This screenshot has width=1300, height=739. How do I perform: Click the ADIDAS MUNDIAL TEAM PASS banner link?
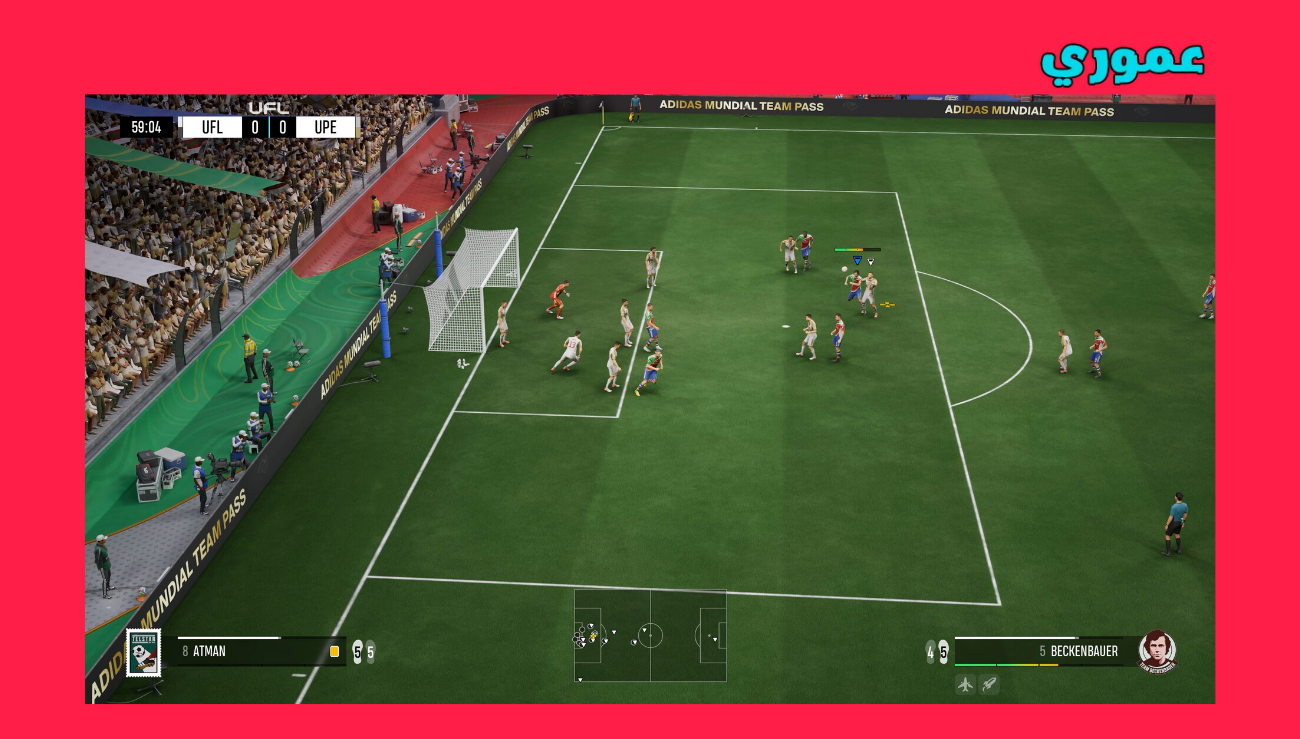(x=740, y=105)
